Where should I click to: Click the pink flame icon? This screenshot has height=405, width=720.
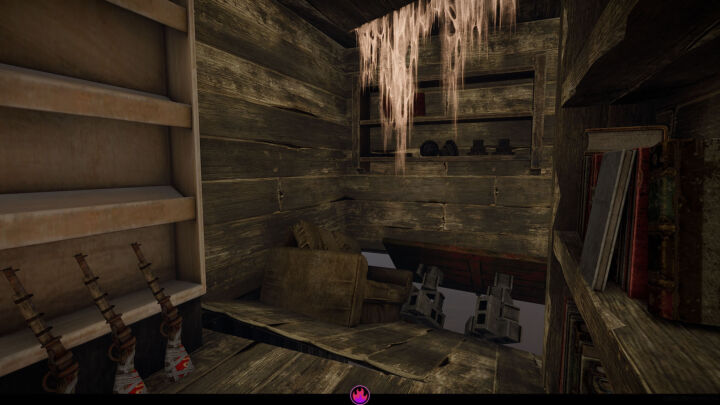[x=360, y=395]
